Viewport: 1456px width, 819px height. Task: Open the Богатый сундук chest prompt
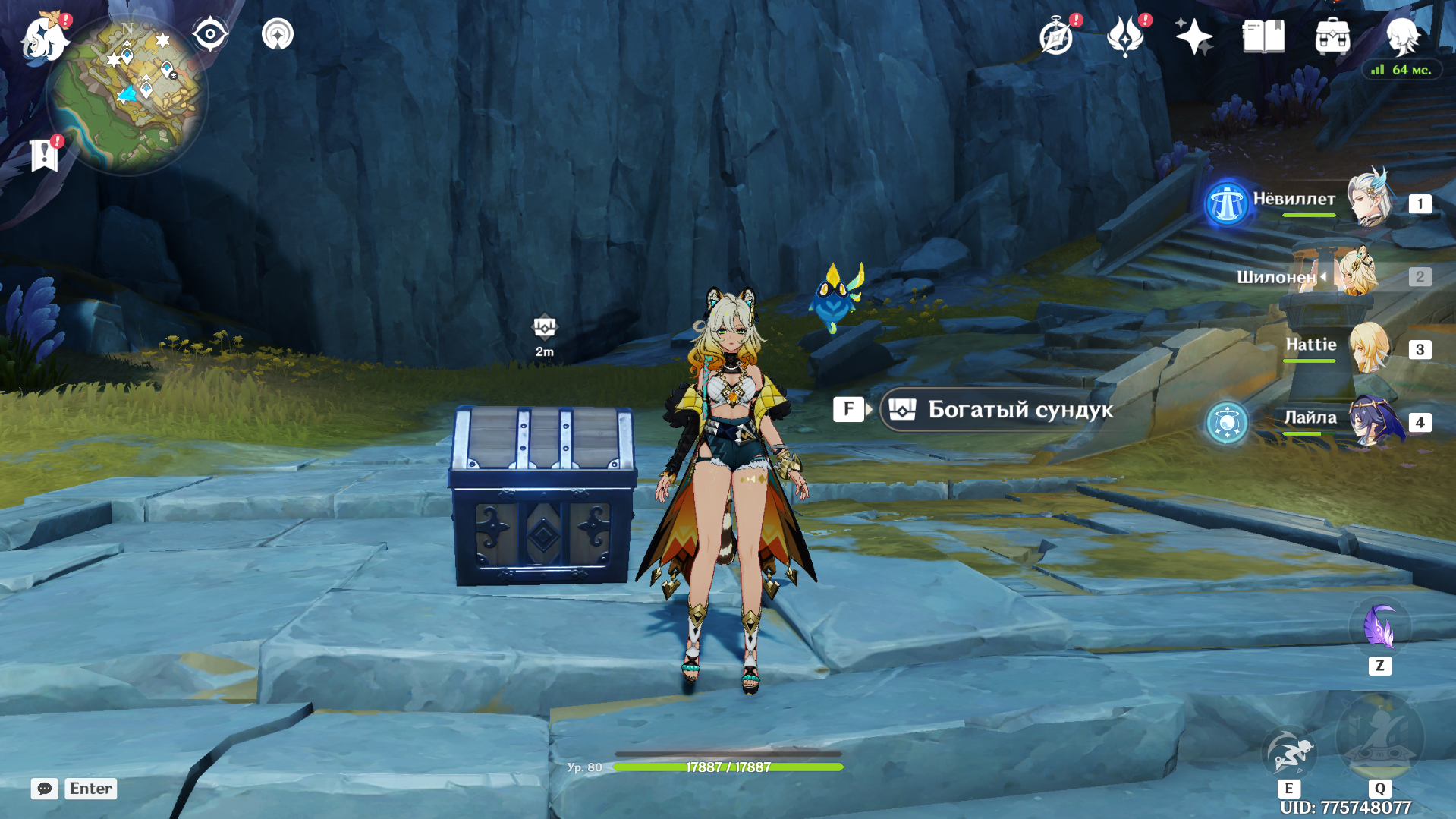pos(1001,410)
